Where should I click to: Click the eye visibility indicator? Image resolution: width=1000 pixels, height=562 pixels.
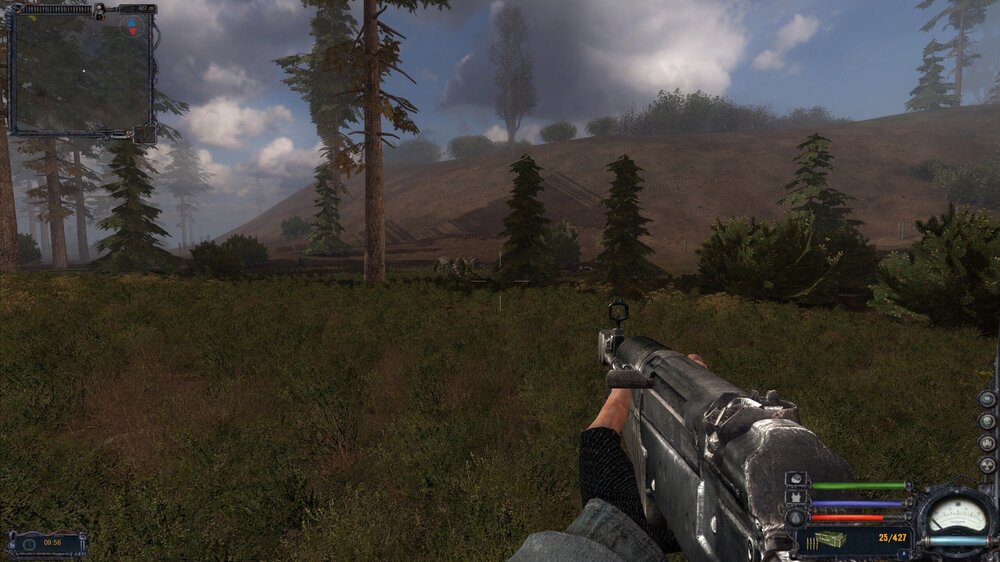pos(987,399)
